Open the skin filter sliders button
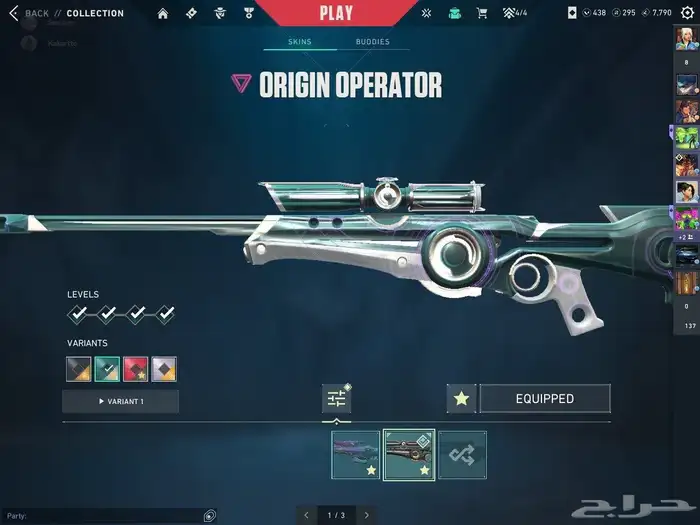 (x=336, y=399)
